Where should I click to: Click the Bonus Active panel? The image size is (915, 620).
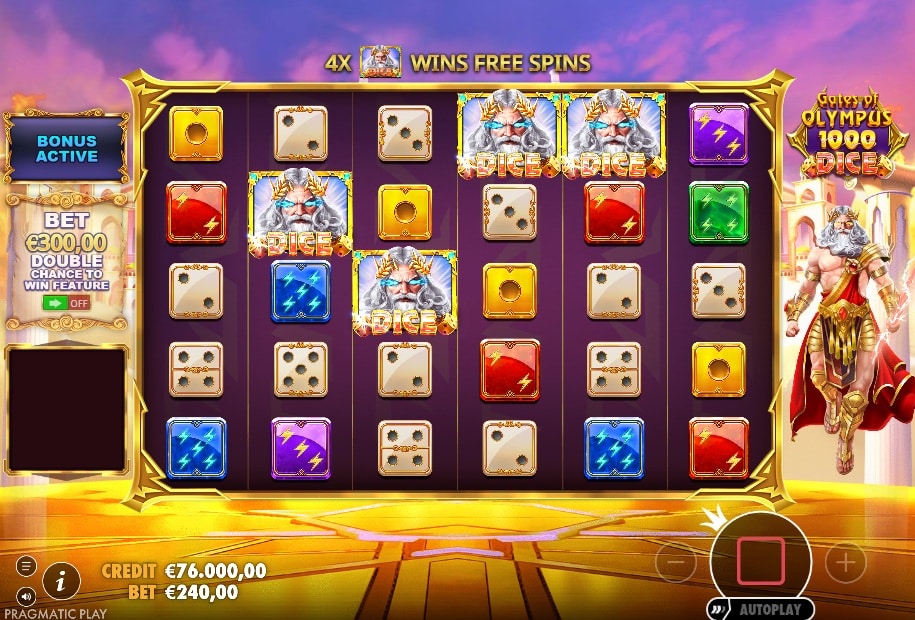(x=67, y=149)
